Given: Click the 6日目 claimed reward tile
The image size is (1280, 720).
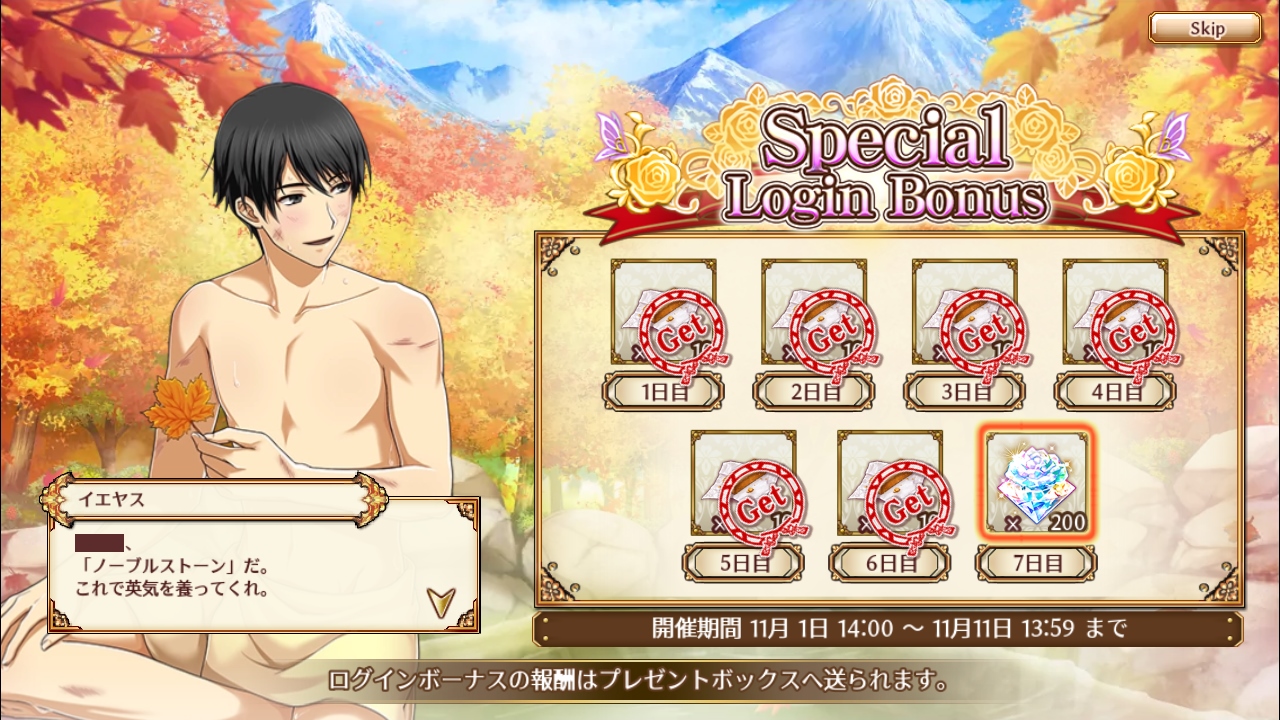Looking at the screenshot, I should point(890,484).
